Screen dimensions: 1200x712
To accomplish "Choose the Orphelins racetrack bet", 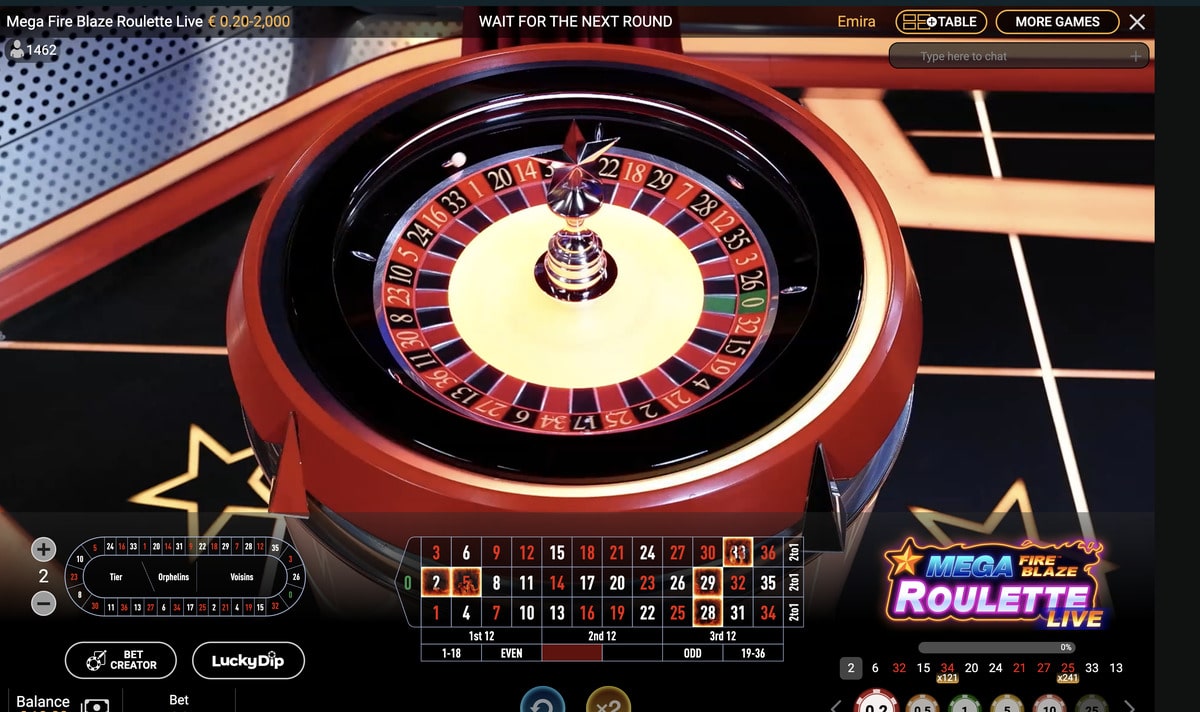I will pos(174,577).
